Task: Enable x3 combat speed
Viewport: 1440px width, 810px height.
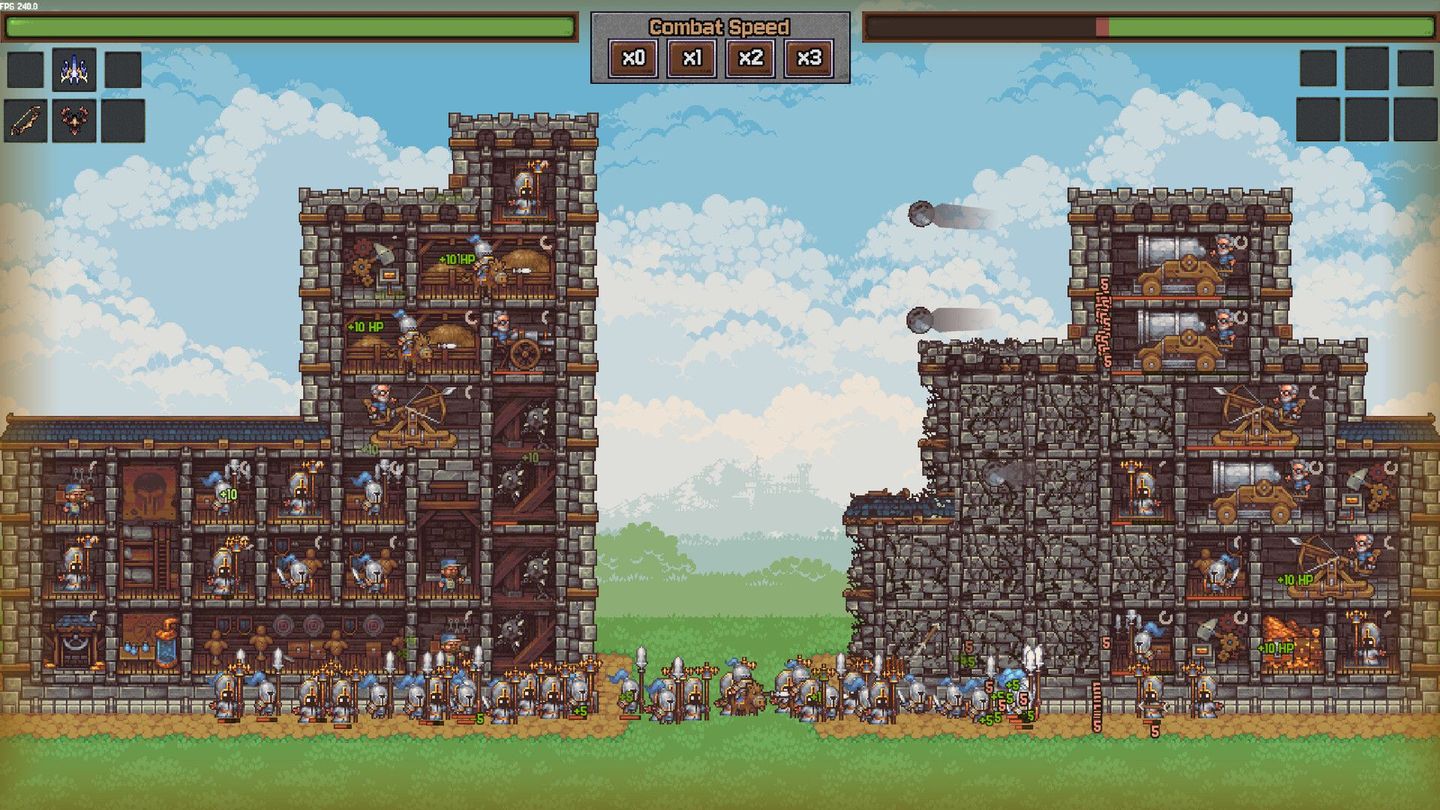Action: pyautogui.click(x=805, y=58)
